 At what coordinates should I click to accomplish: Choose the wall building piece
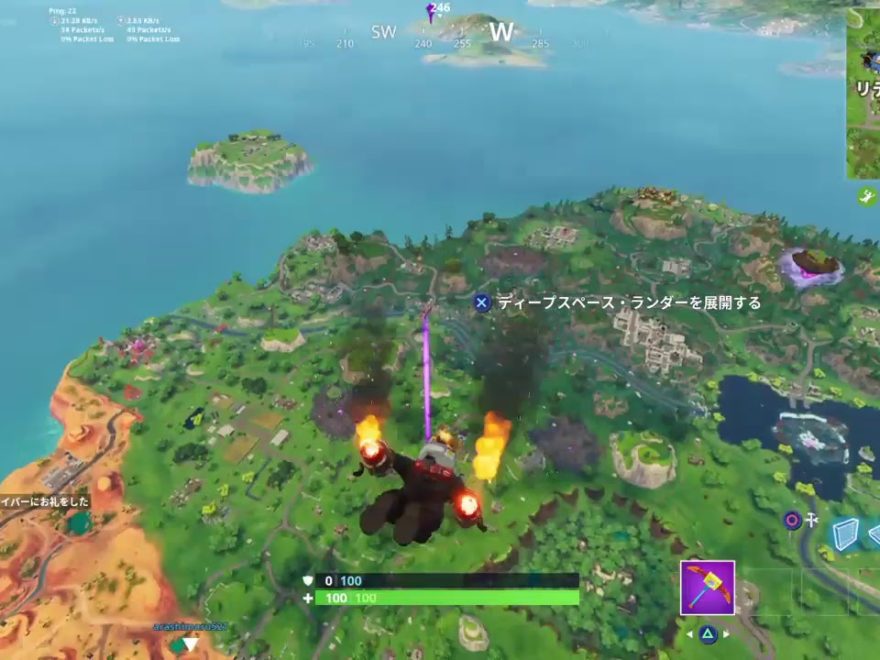point(845,534)
